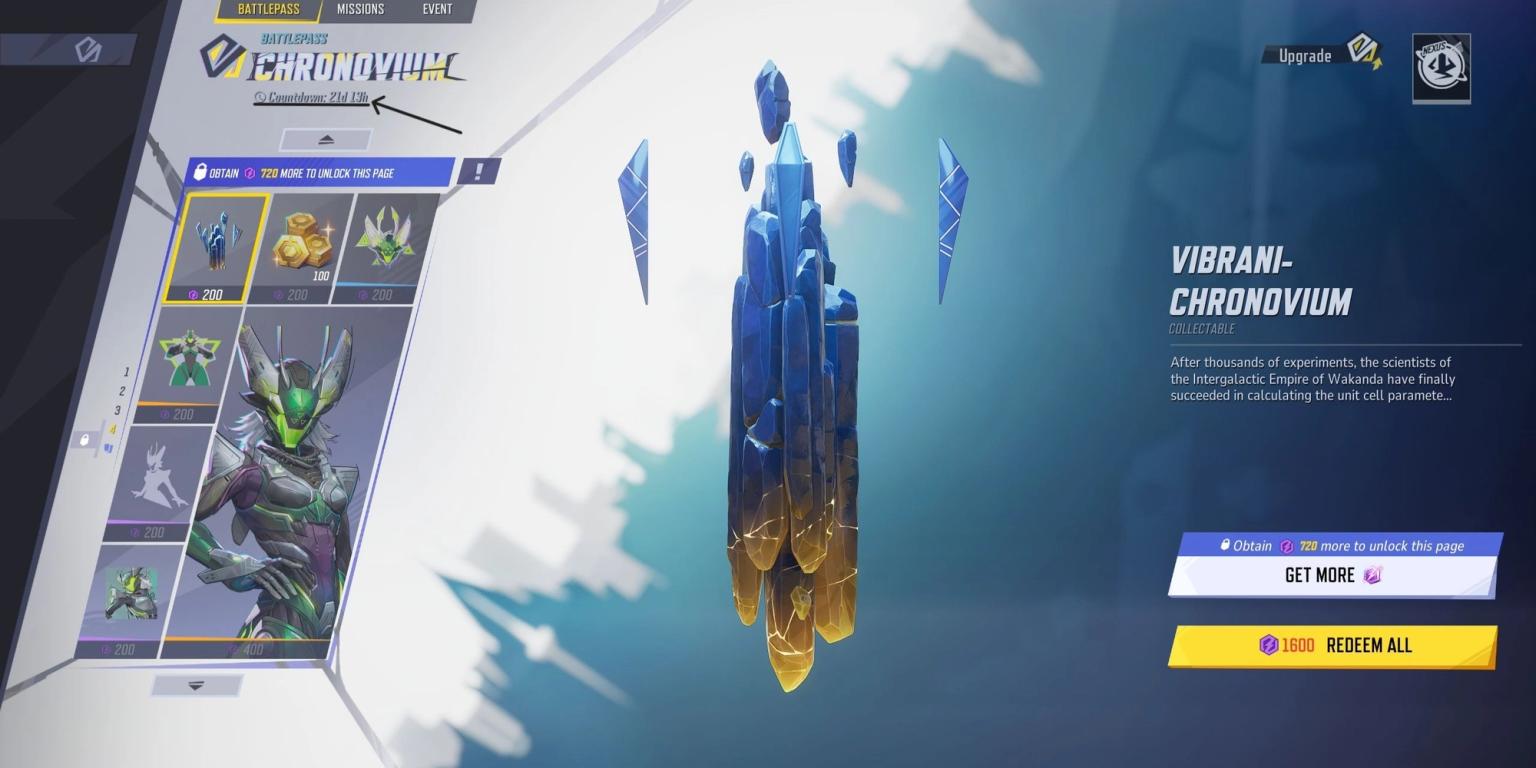Click the green emblem reward on the top row
1536x768 pixels.
pos(383,240)
